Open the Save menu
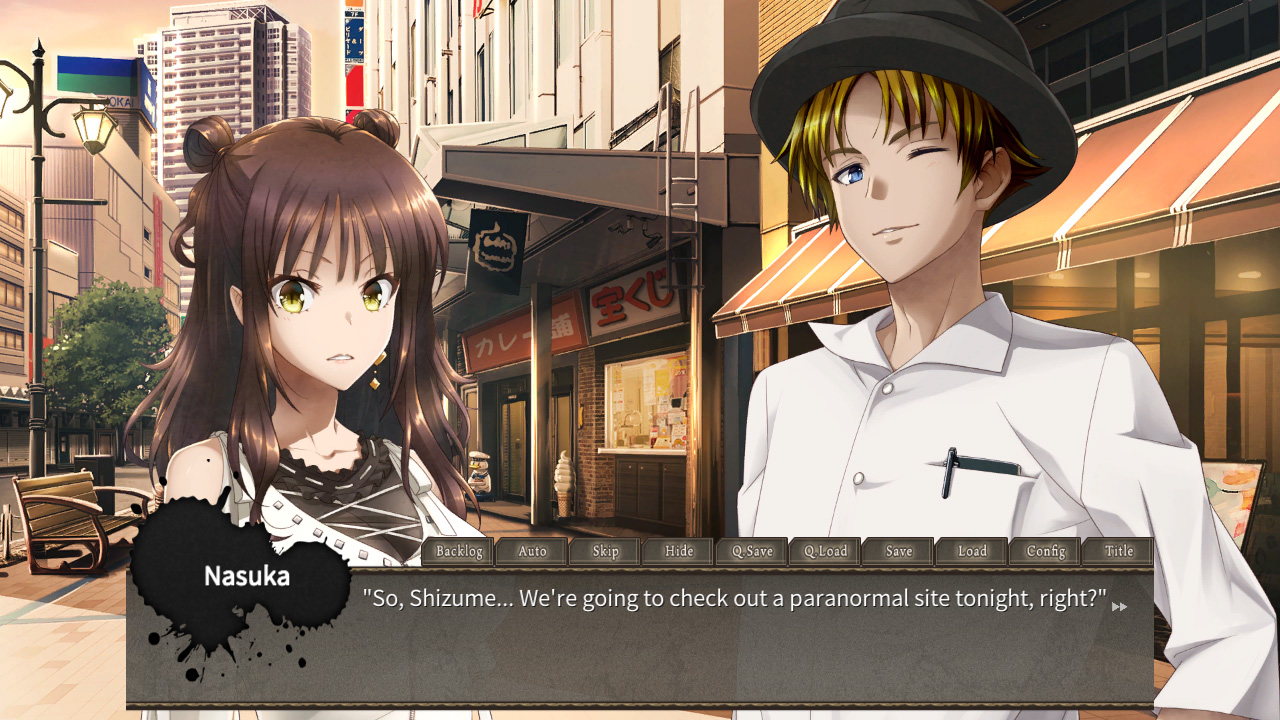 pos(897,551)
